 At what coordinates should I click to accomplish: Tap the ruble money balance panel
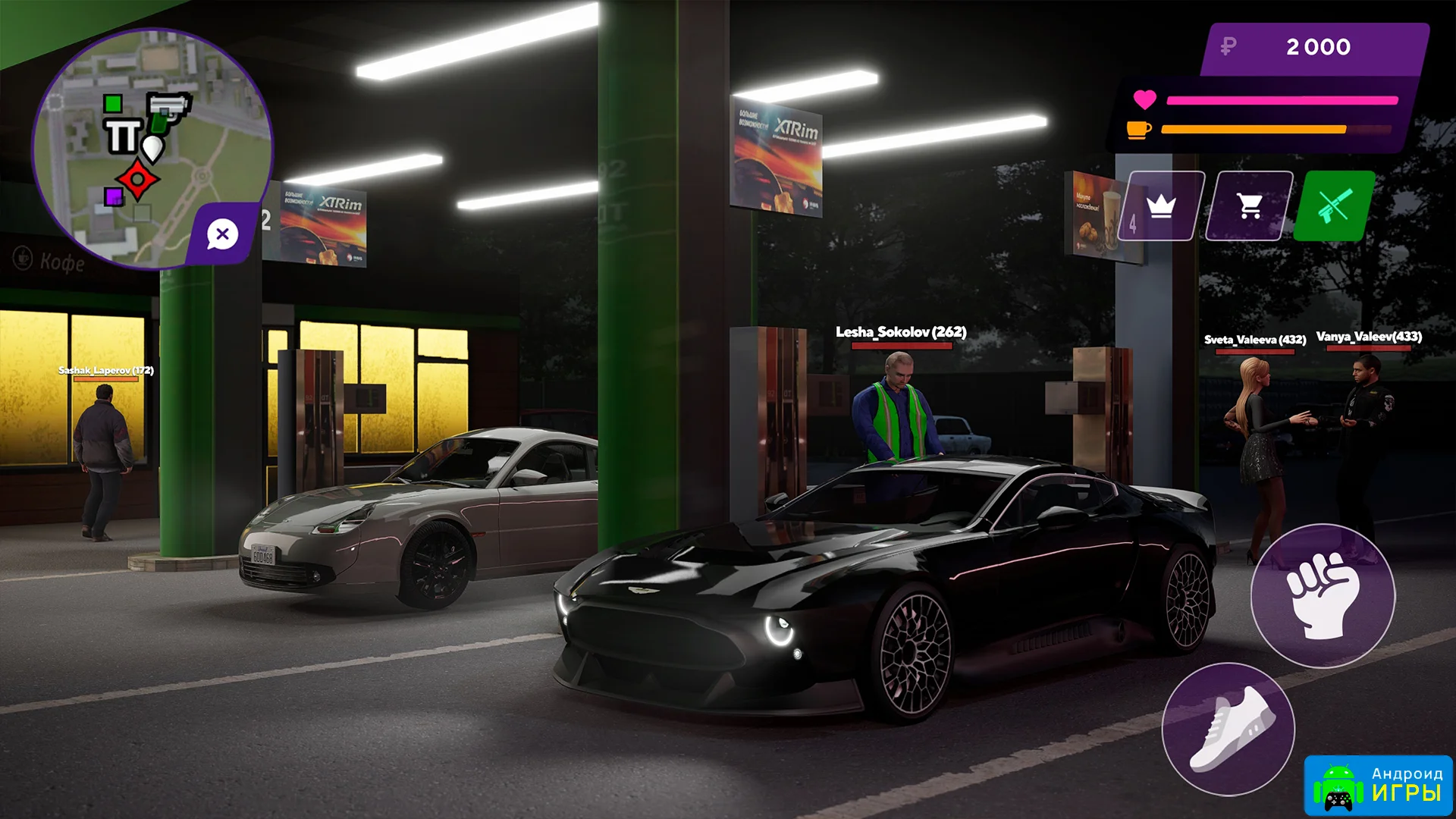(x=1316, y=48)
